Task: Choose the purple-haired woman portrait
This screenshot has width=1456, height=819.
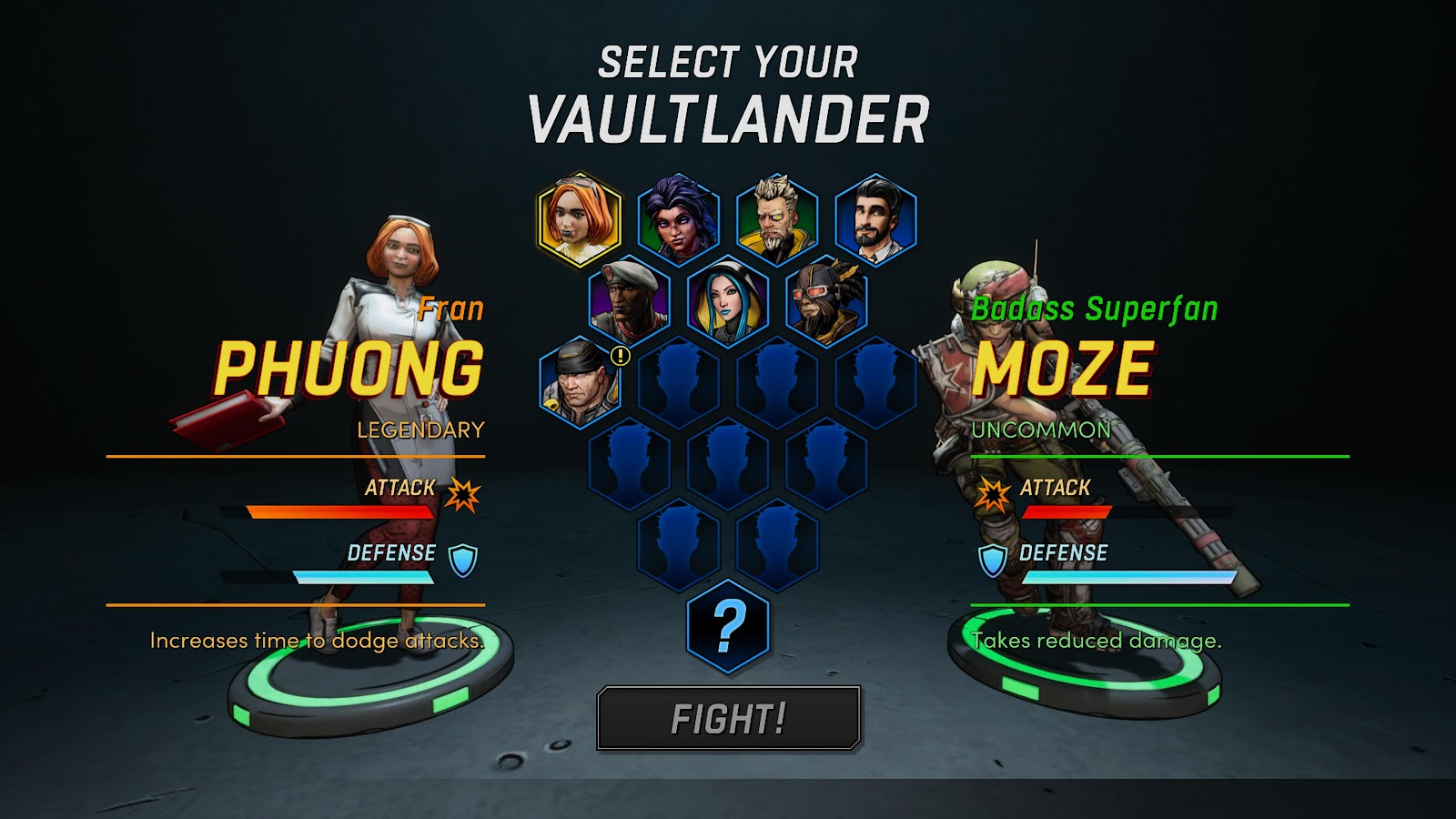Action: click(679, 219)
